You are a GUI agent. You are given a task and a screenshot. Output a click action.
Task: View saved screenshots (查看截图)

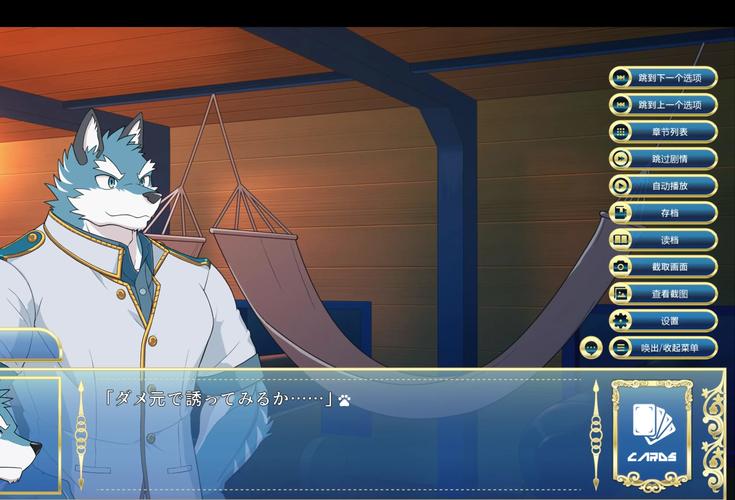pyautogui.click(x=663, y=294)
